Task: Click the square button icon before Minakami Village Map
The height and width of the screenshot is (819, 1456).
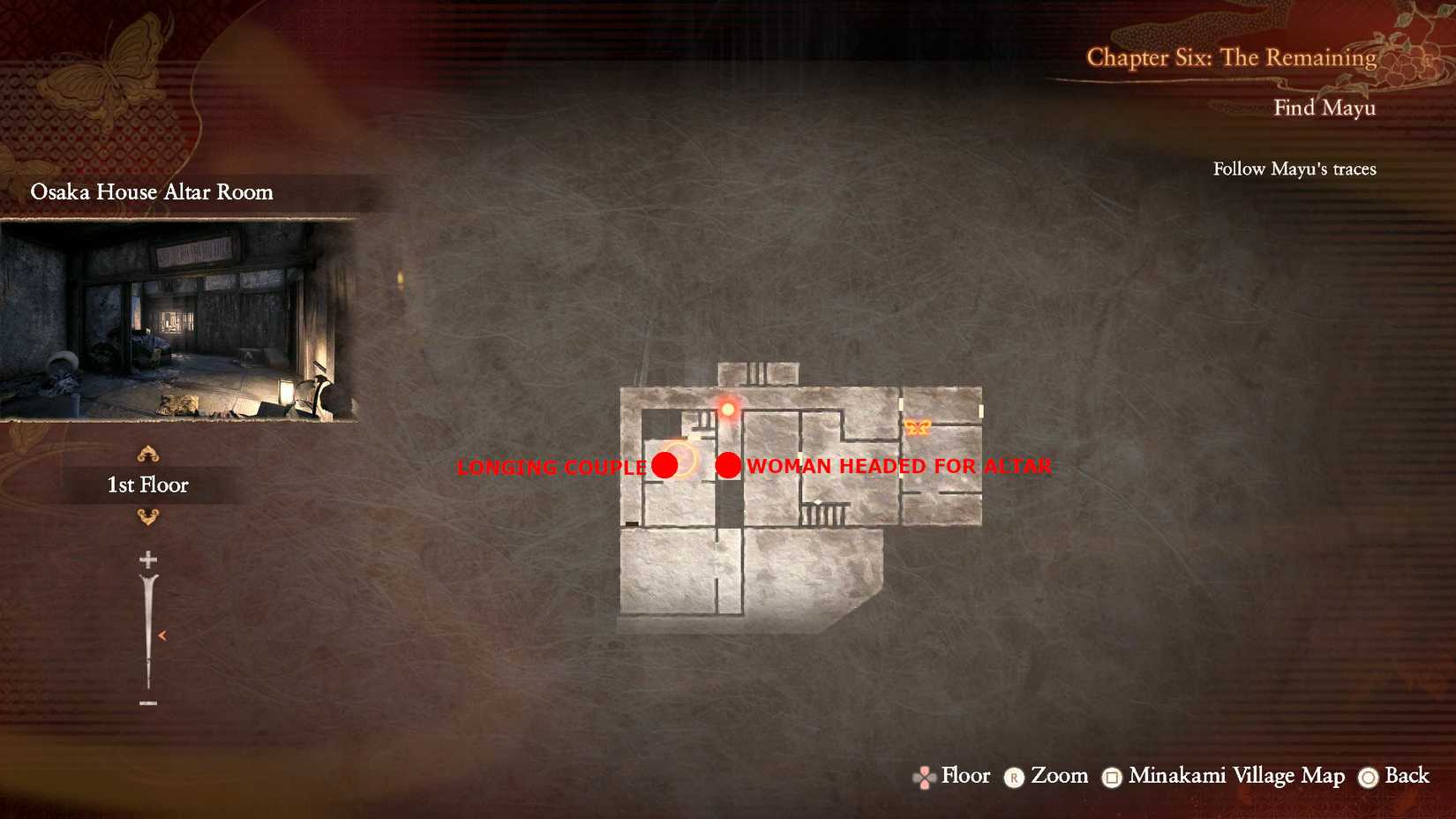Action: click(1112, 778)
